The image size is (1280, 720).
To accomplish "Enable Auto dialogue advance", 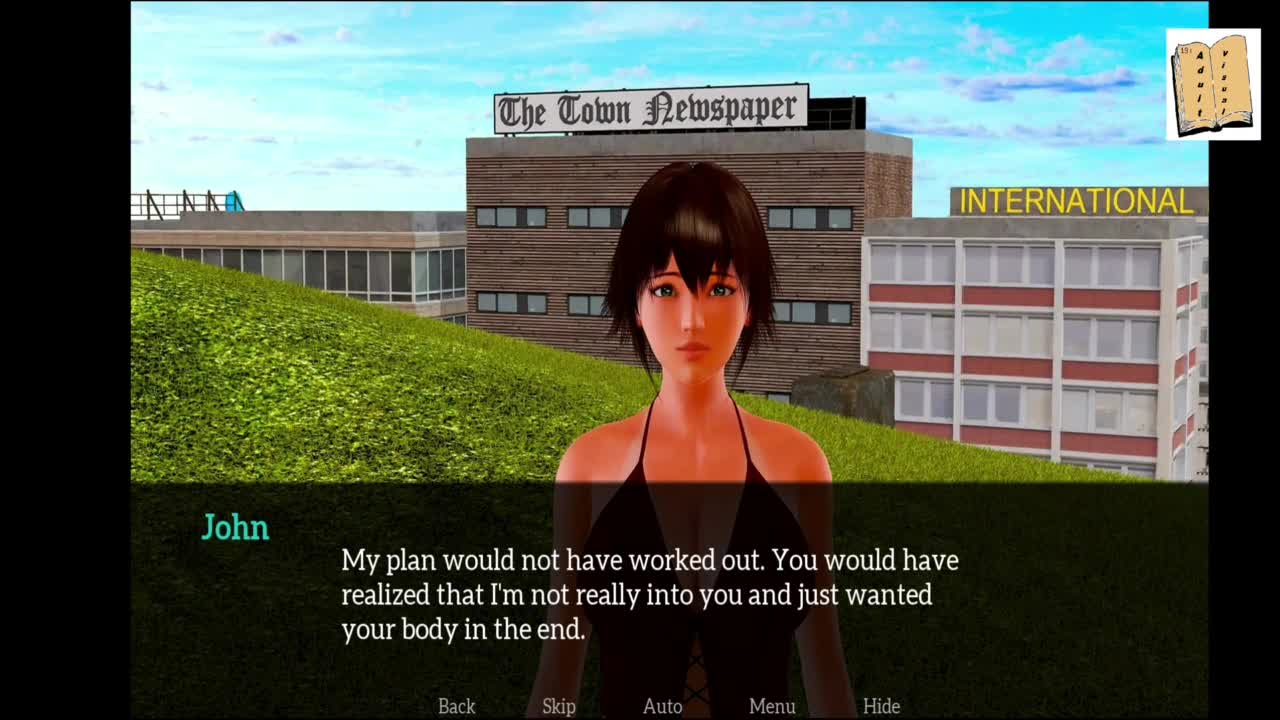I will 662,706.
